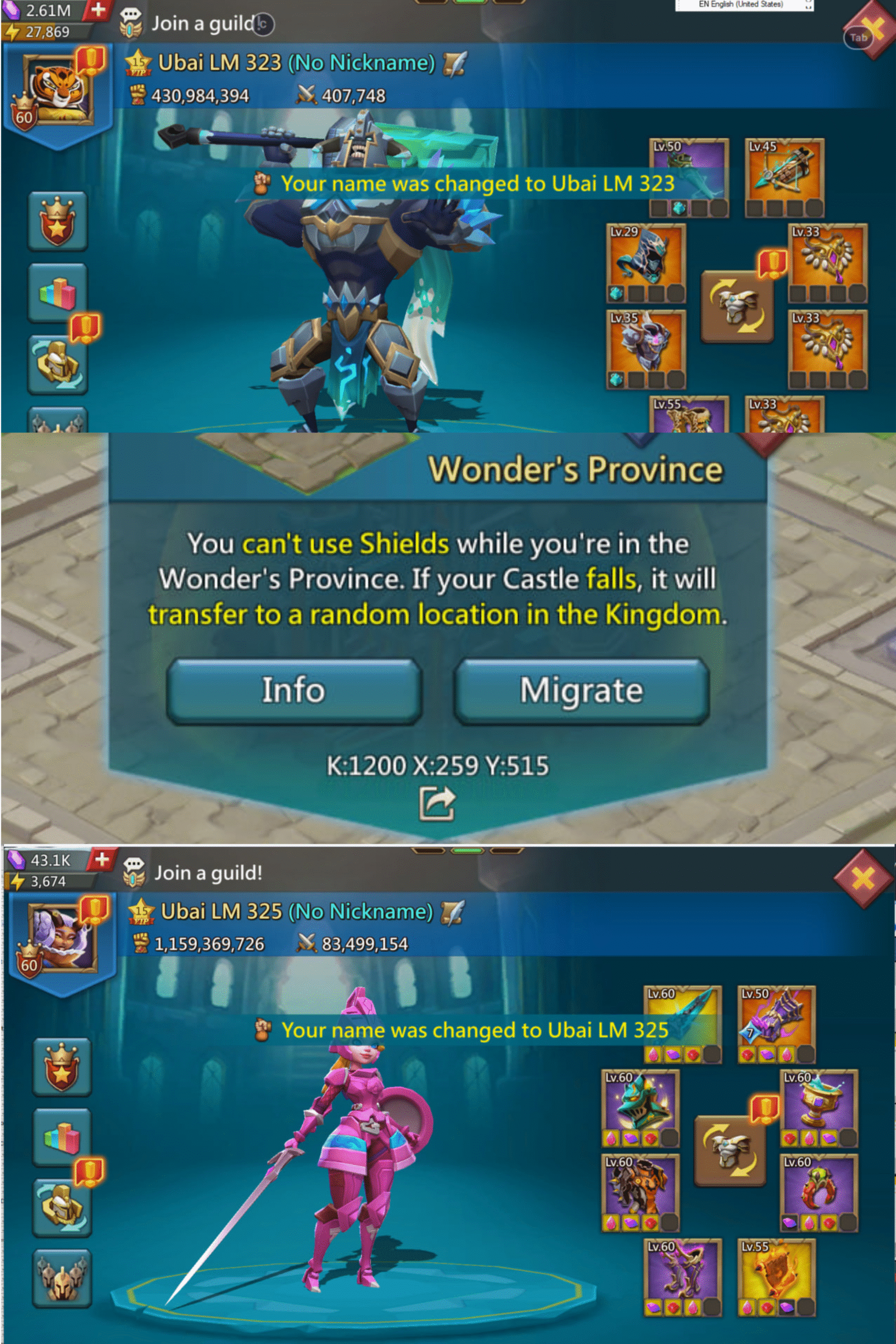The width and height of the screenshot is (896, 1344).
Task: Select the Lv.29 boots equipment slot
Action: click(646, 264)
